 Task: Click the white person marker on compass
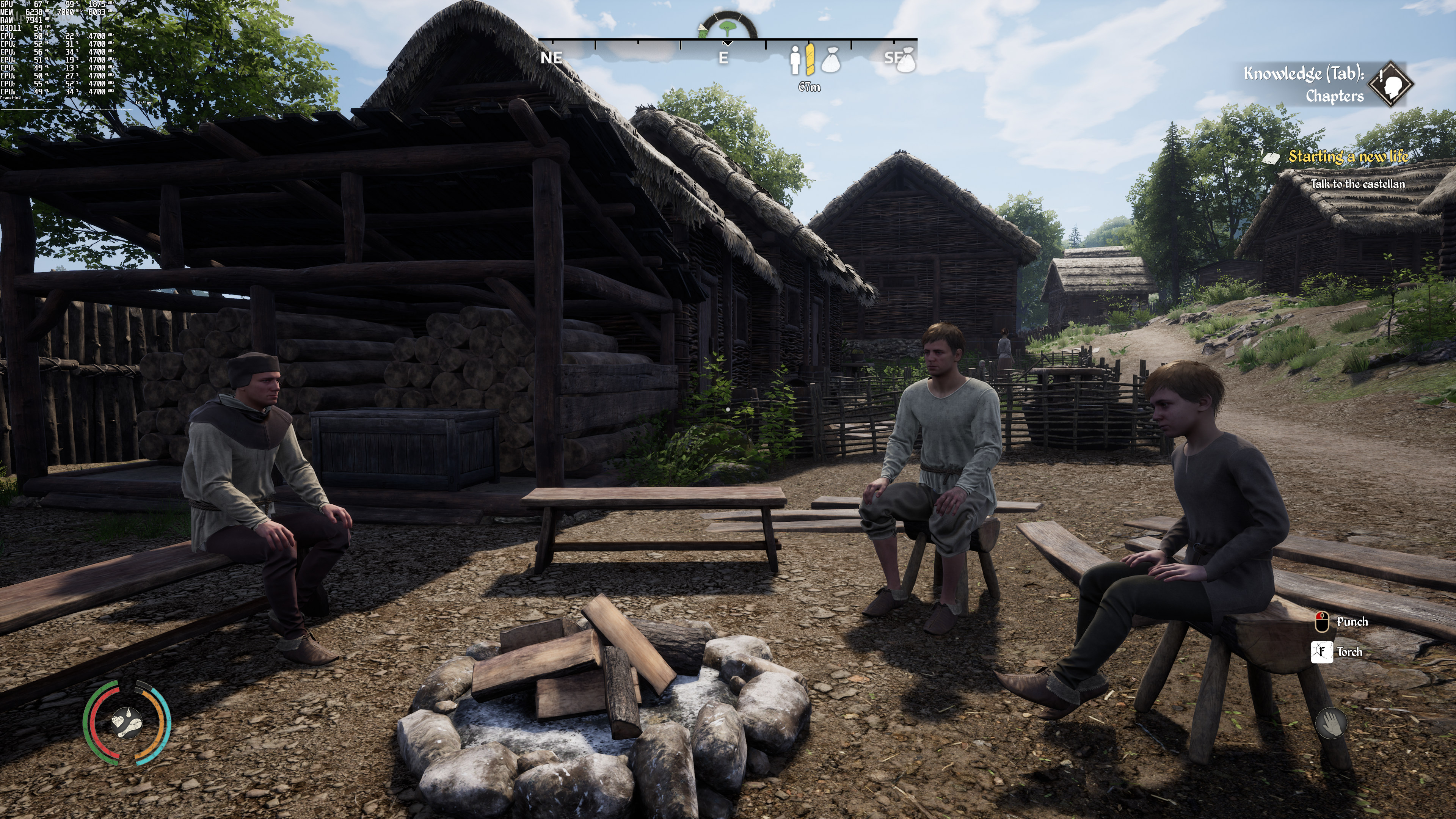click(795, 60)
